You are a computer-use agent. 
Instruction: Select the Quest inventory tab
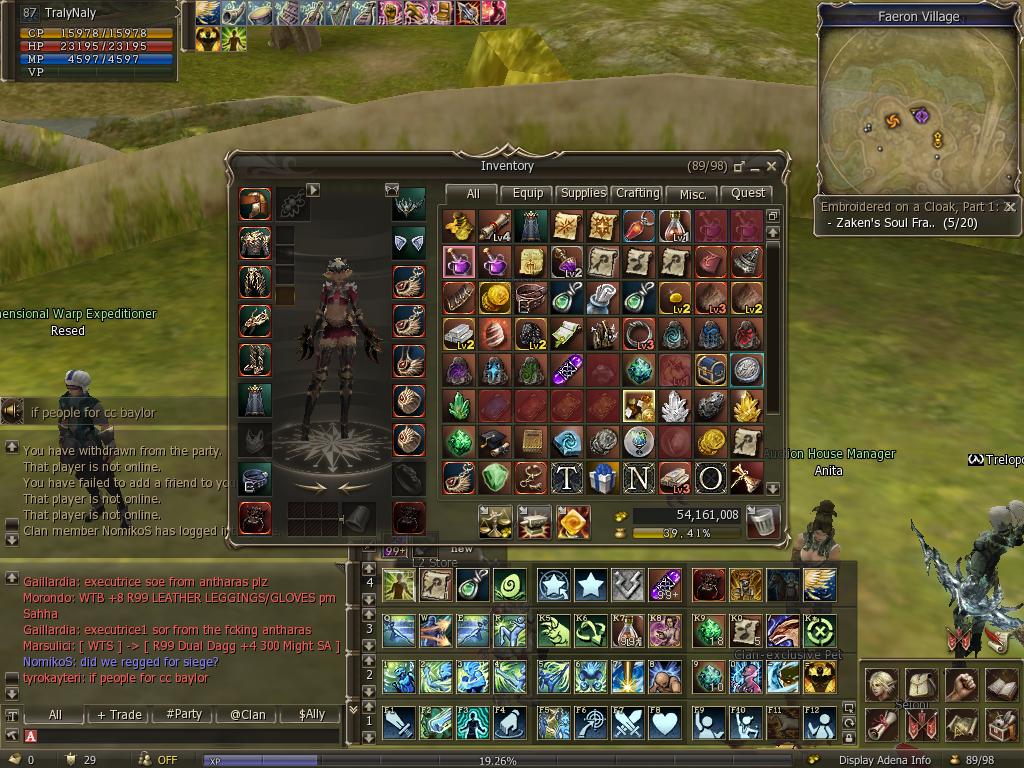coord(748,194)
